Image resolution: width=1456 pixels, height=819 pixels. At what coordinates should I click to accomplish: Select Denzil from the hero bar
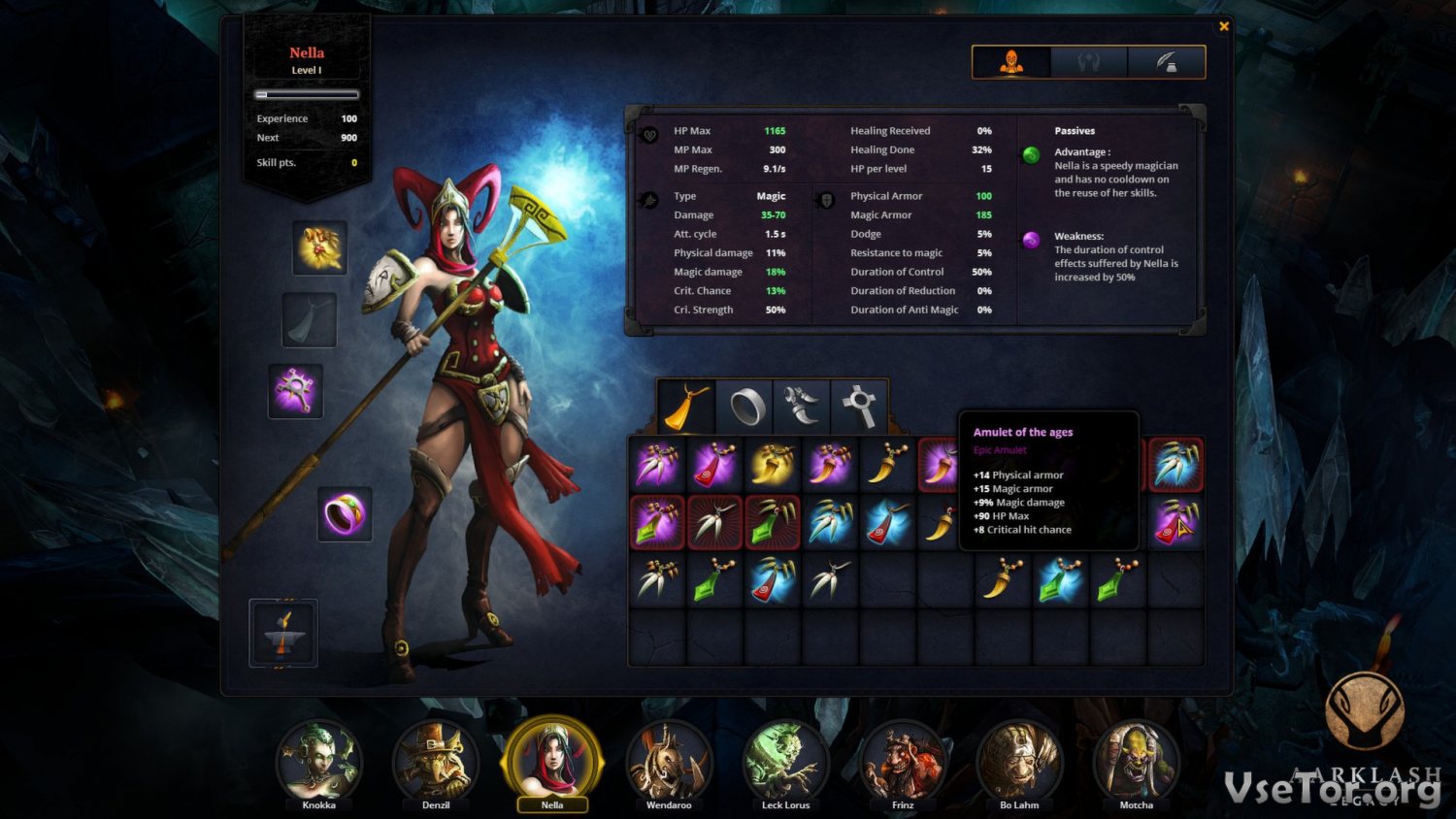pos(435,762)
